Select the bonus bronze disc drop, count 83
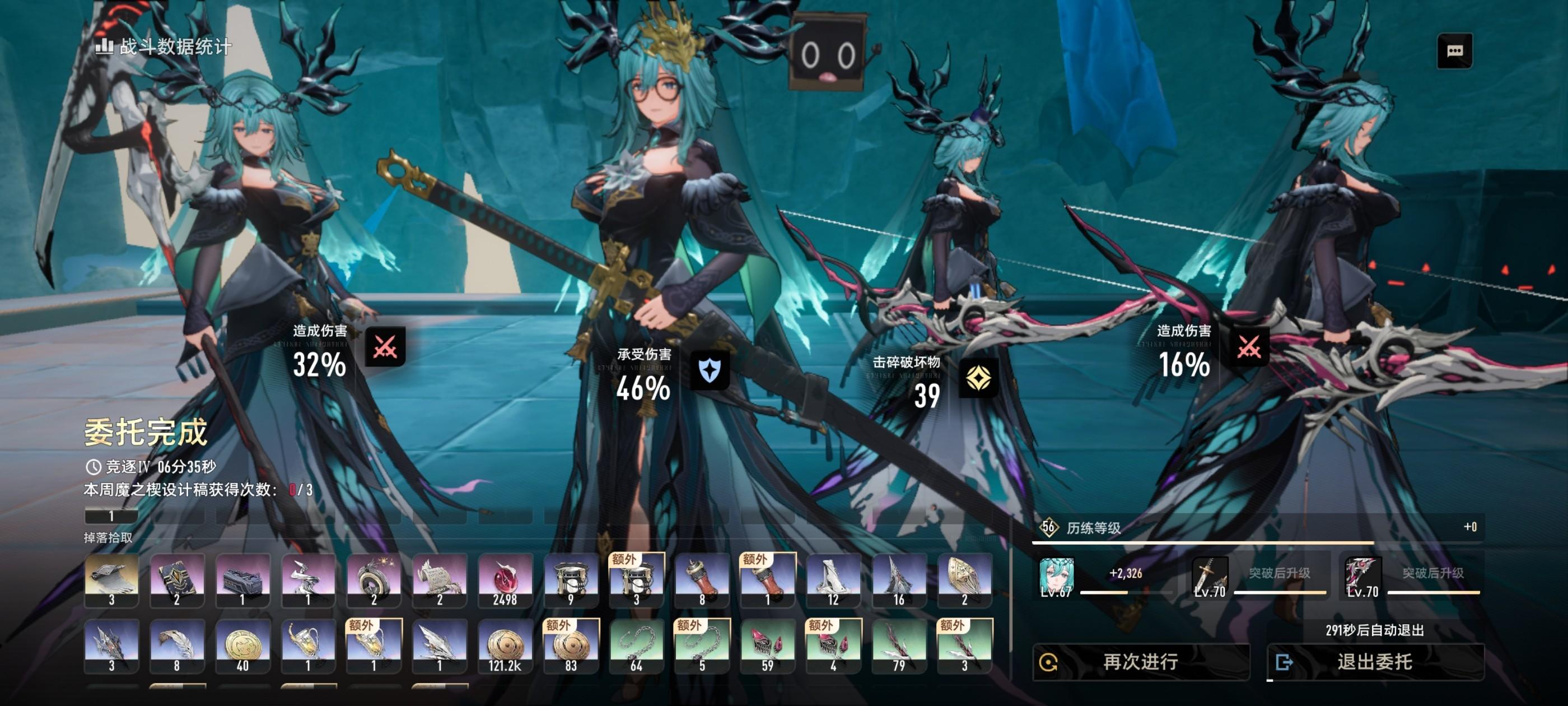1568x706 pixels. (571, 645)
